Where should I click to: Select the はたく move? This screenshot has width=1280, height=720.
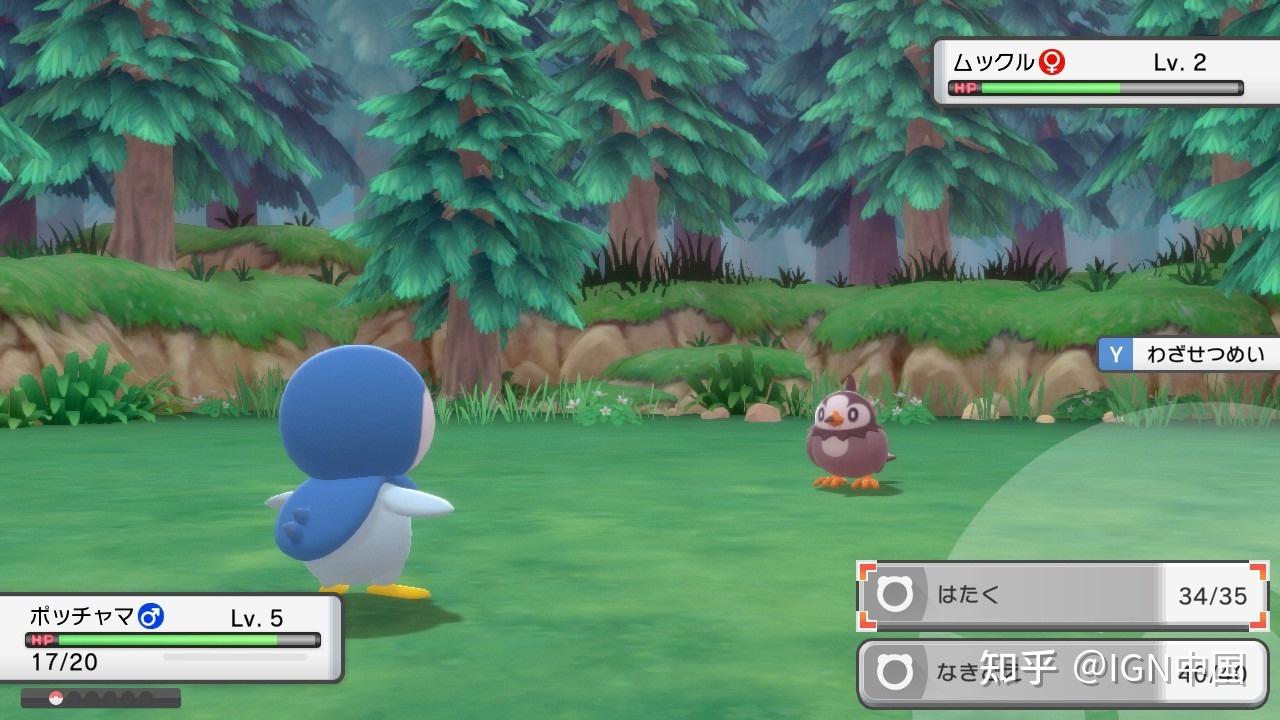click(1062, 596)
